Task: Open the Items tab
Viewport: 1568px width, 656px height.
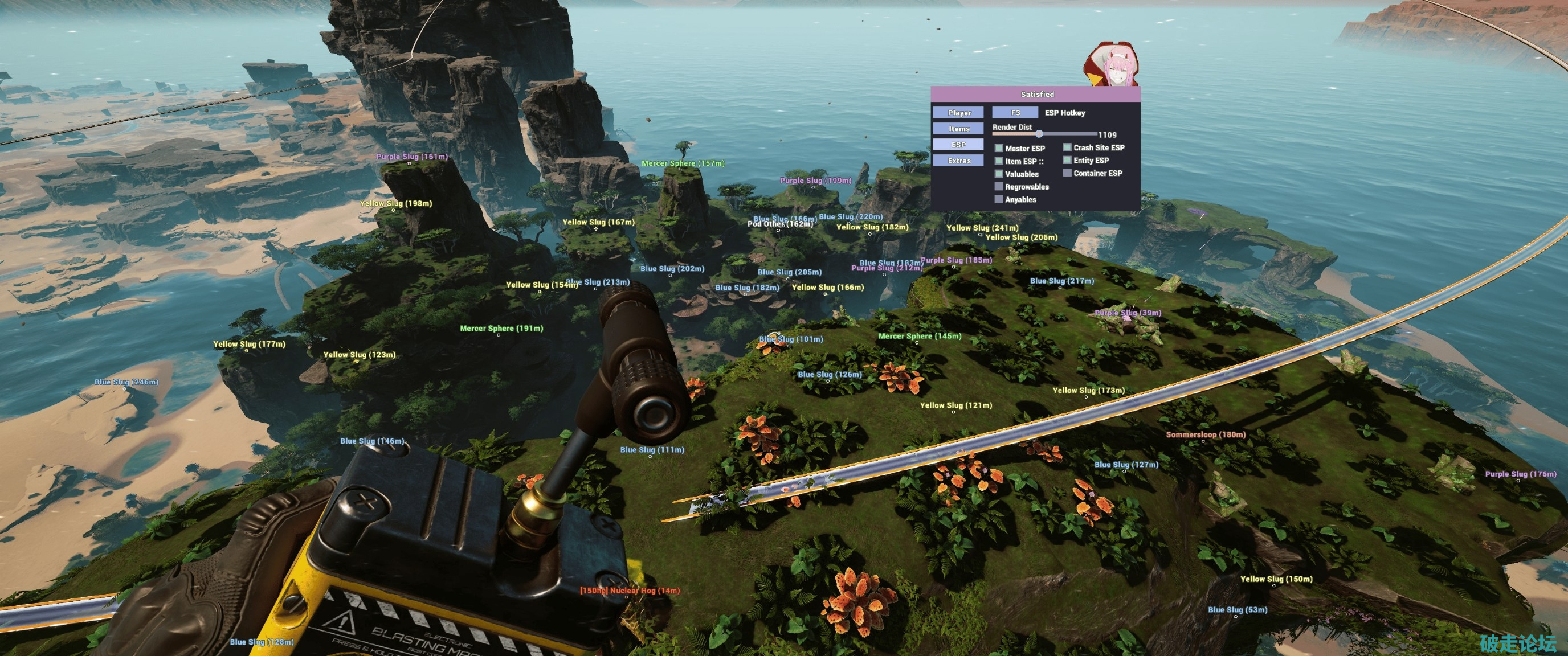Action: [959, 128]
